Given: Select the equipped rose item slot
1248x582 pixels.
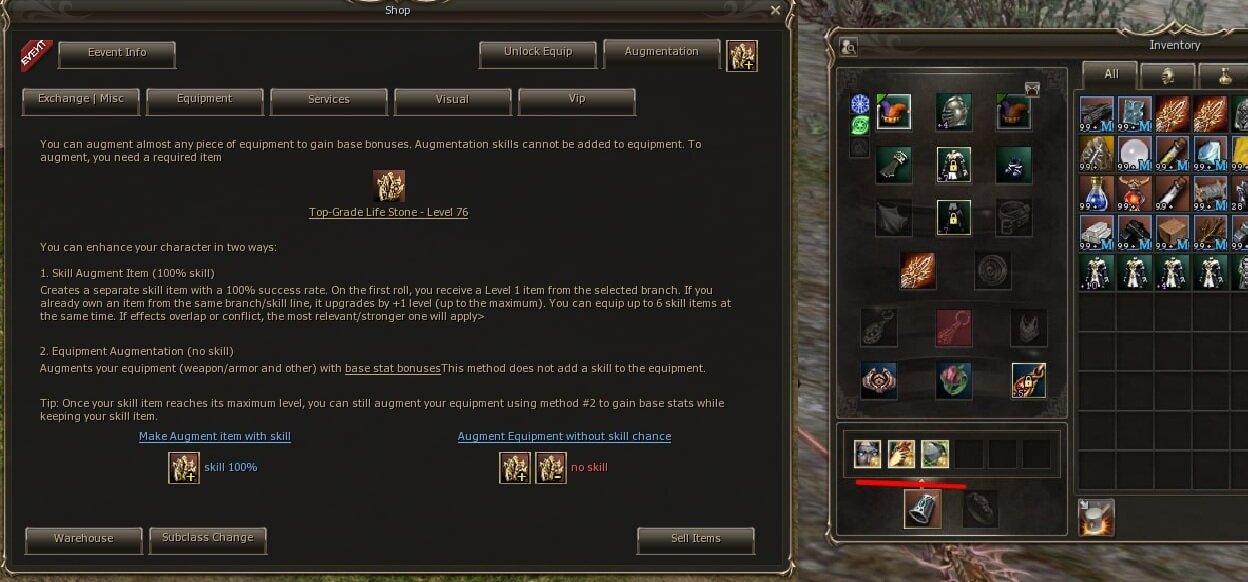Looking at the screenshot, I should point(953,380).
